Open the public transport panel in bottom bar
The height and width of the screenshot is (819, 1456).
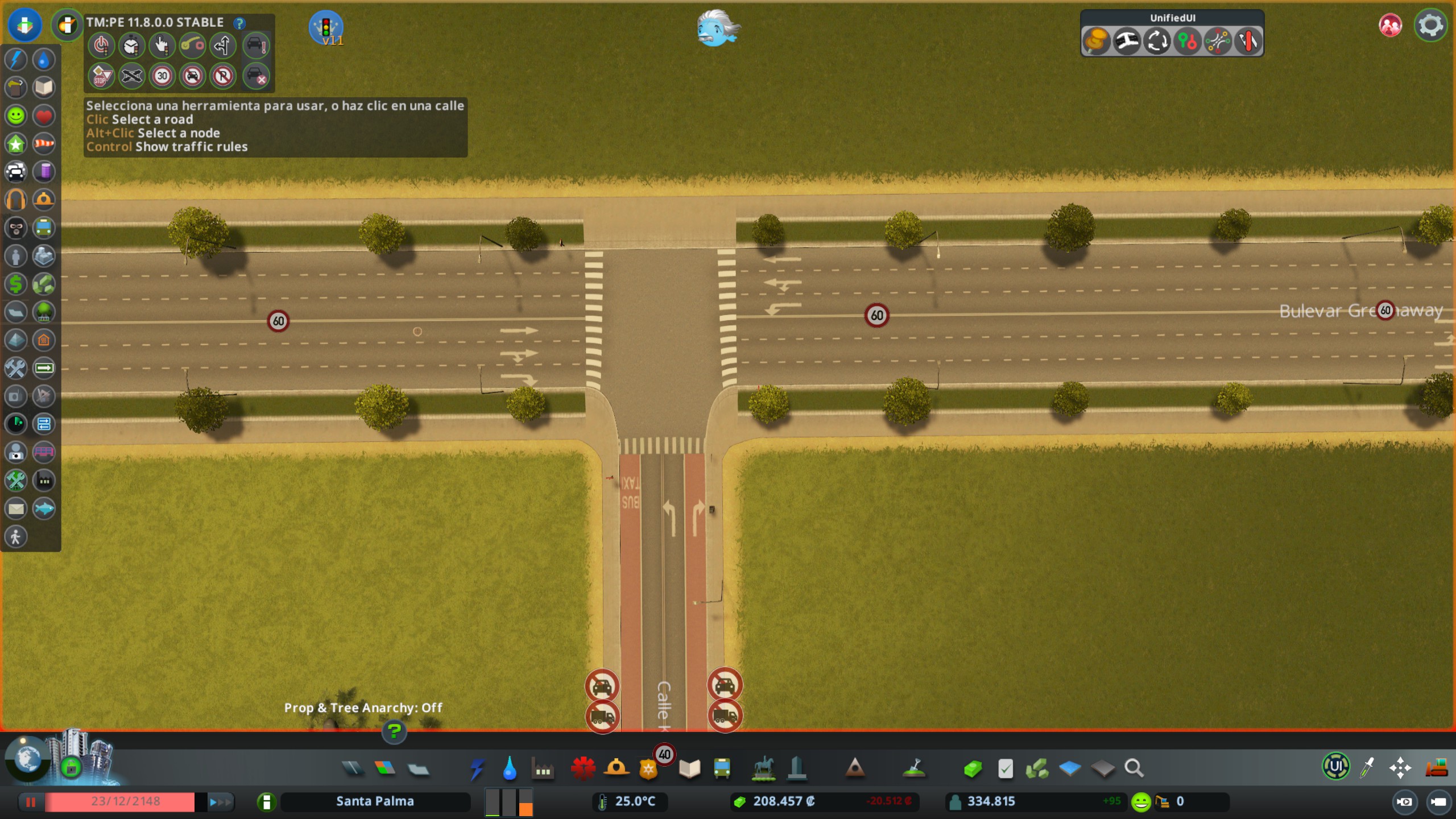722,767
